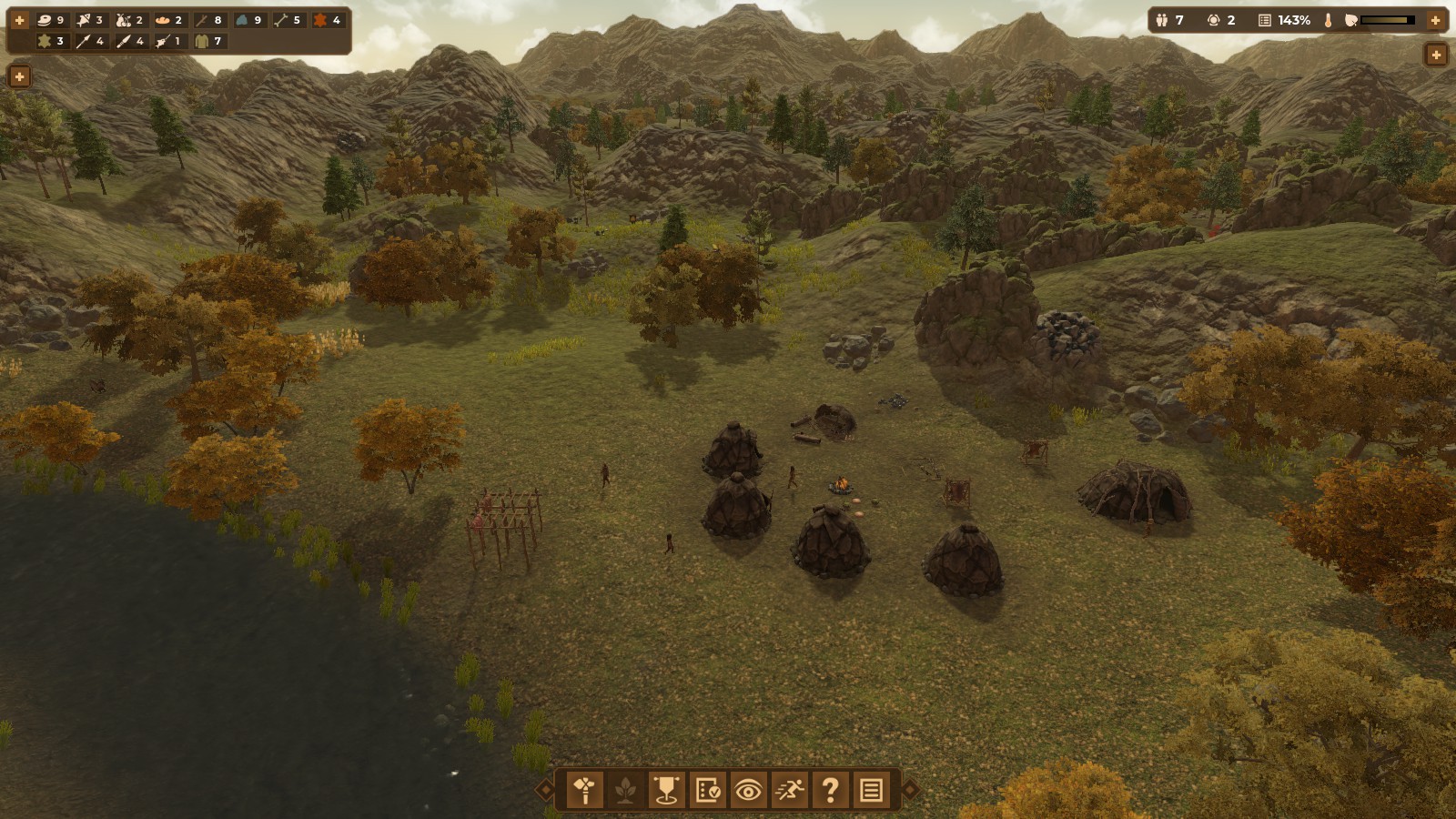Click the standalone plus button below the resource panel
This screenshot has height=819, width=1456.
coord(19,76)
